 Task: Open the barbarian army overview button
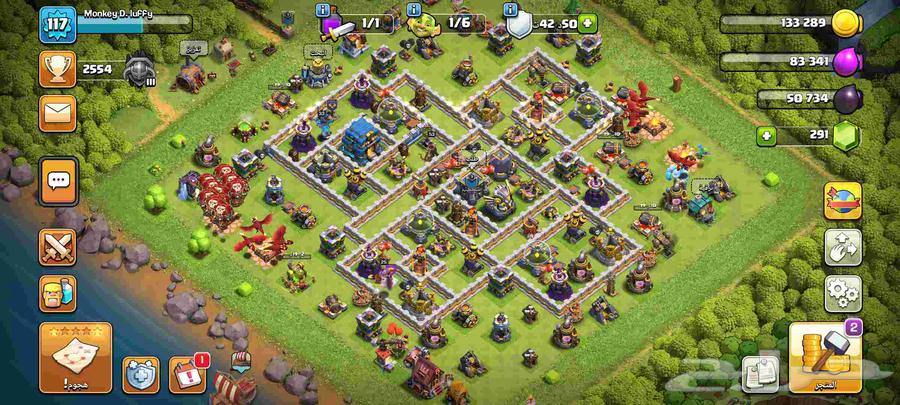tap(58, 293)
